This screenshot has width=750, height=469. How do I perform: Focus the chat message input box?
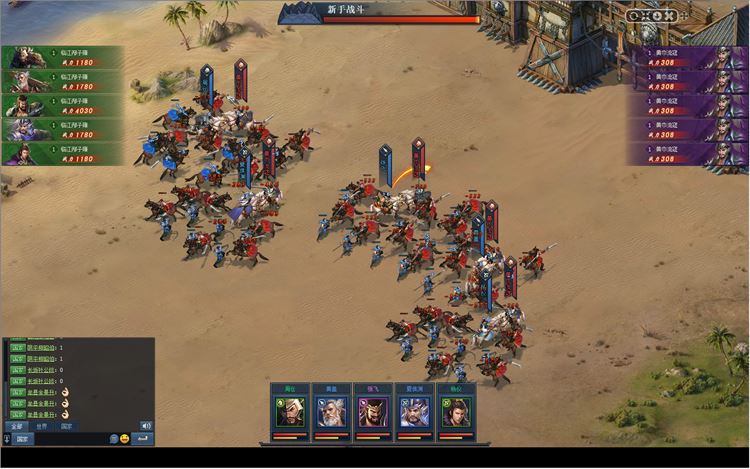pos(68,439)
